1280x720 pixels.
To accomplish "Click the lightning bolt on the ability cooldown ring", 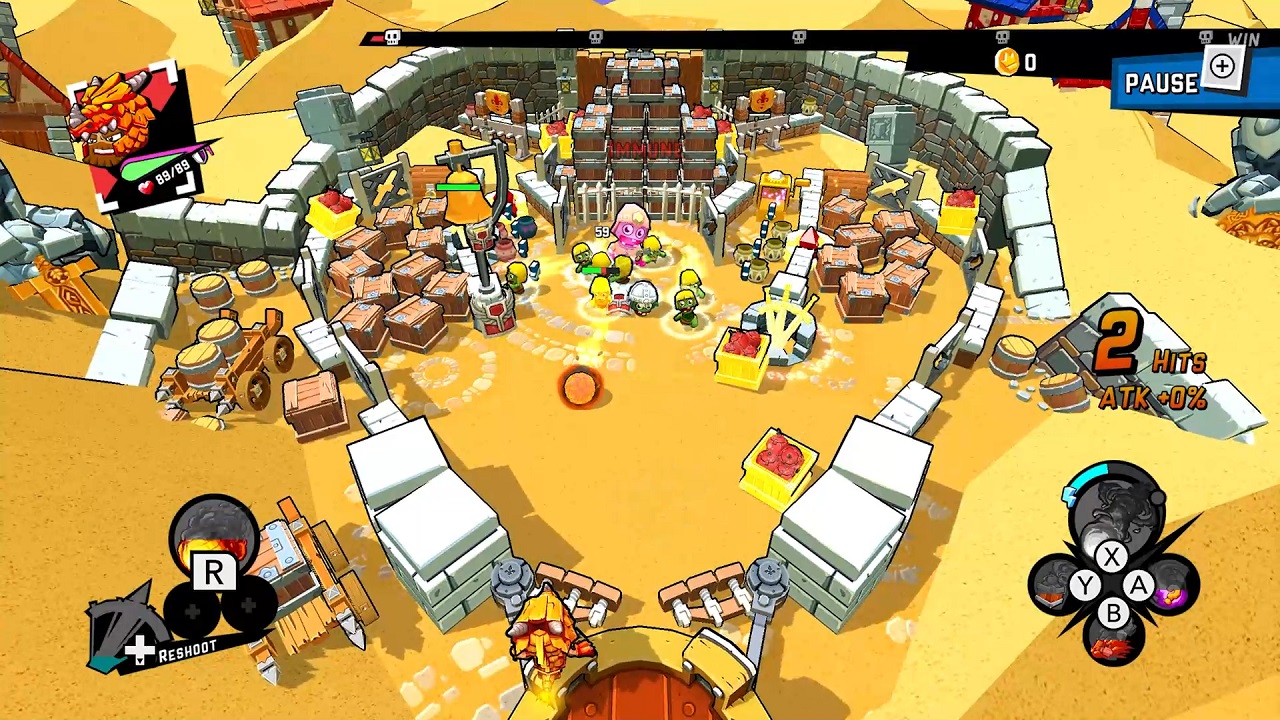I will [1069, 495].
